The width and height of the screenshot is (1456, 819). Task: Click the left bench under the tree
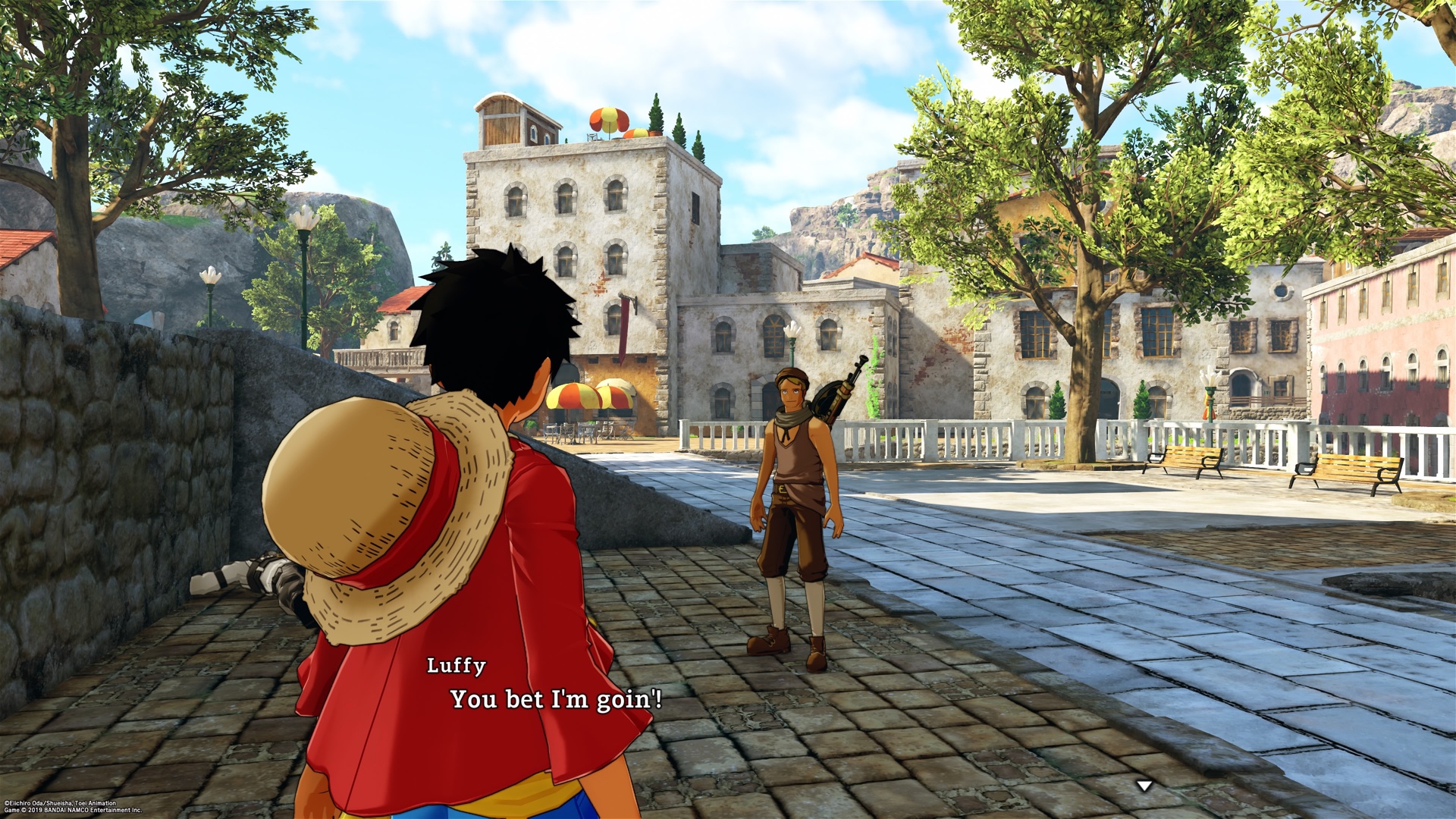tap(1183, 459)
